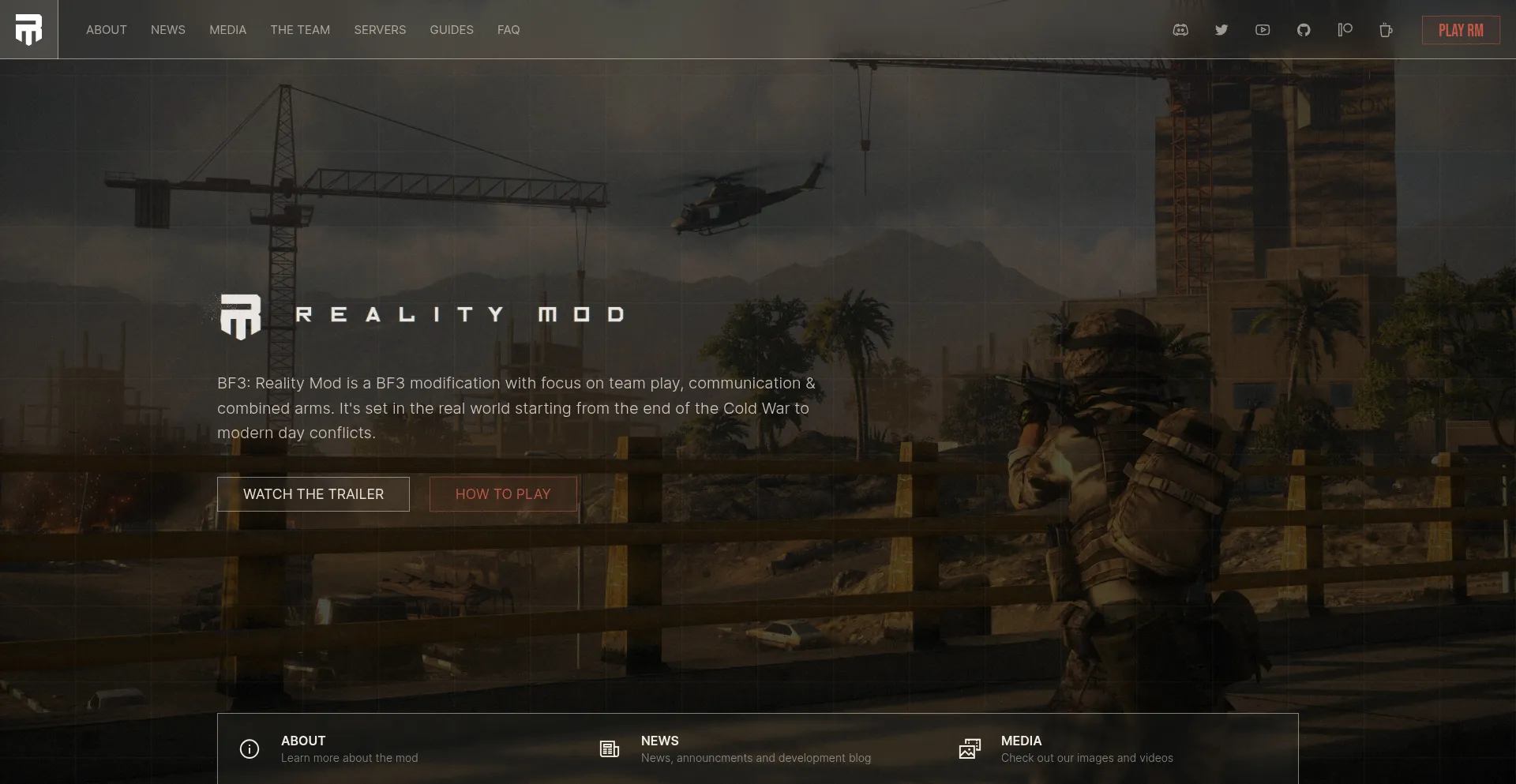Select MEDIA in the top navigation

coord(227,30)
